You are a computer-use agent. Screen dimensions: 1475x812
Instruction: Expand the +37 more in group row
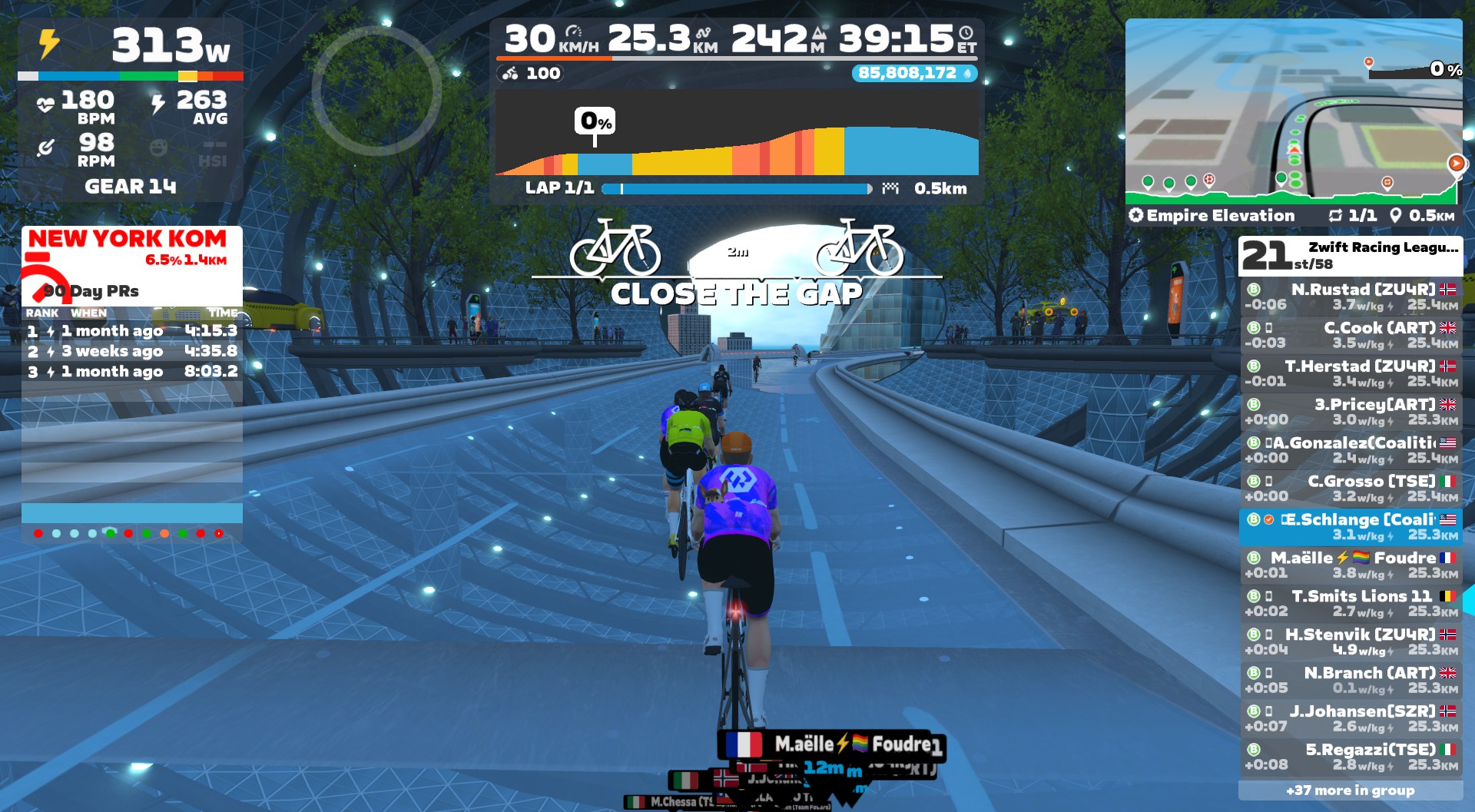pyautogui.click(x=1350, y=790)
